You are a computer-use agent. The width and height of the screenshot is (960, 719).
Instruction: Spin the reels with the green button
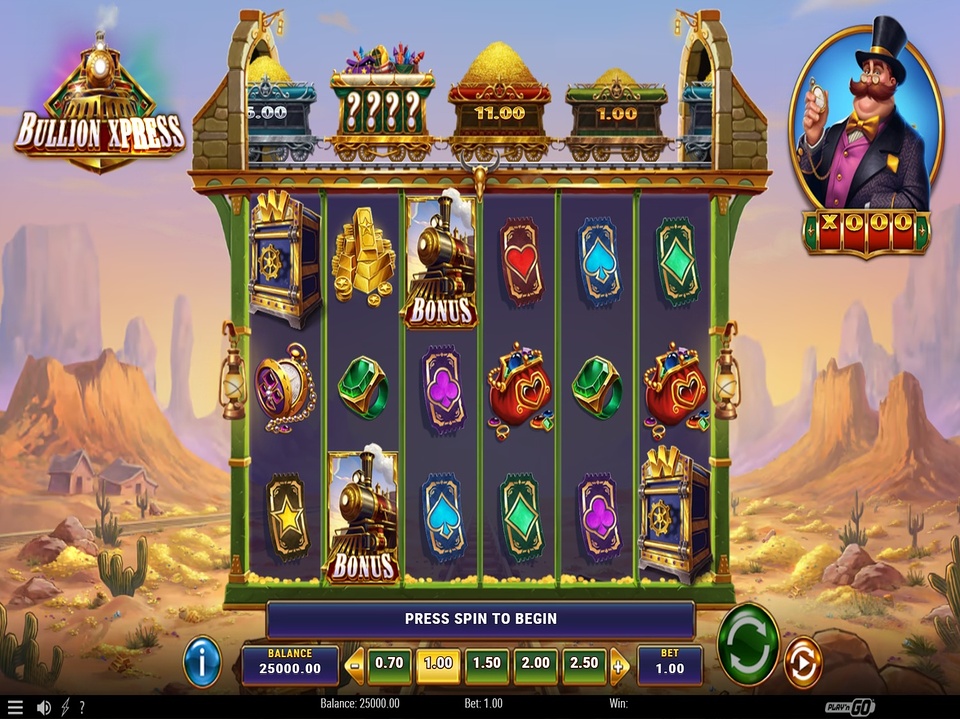748,645
